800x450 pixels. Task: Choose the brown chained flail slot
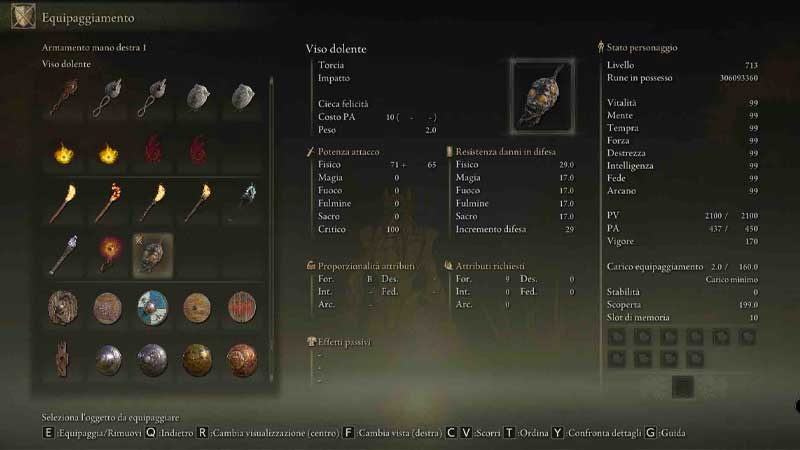point(63,97)
